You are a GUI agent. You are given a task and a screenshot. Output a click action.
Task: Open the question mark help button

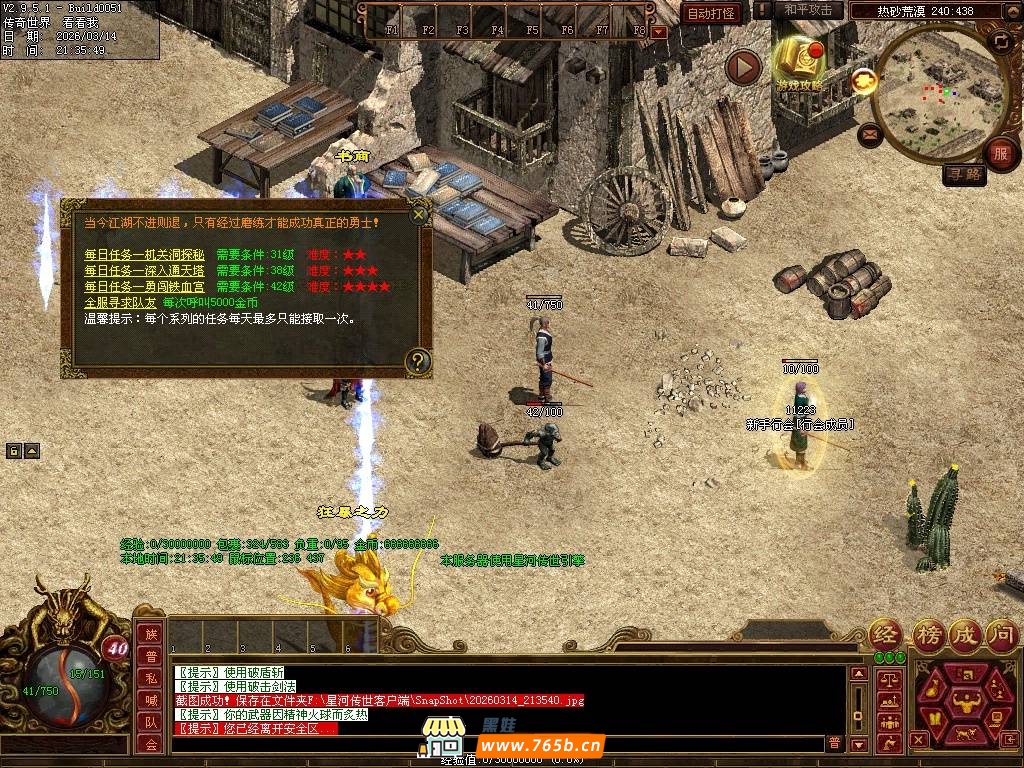coord(418,362)
